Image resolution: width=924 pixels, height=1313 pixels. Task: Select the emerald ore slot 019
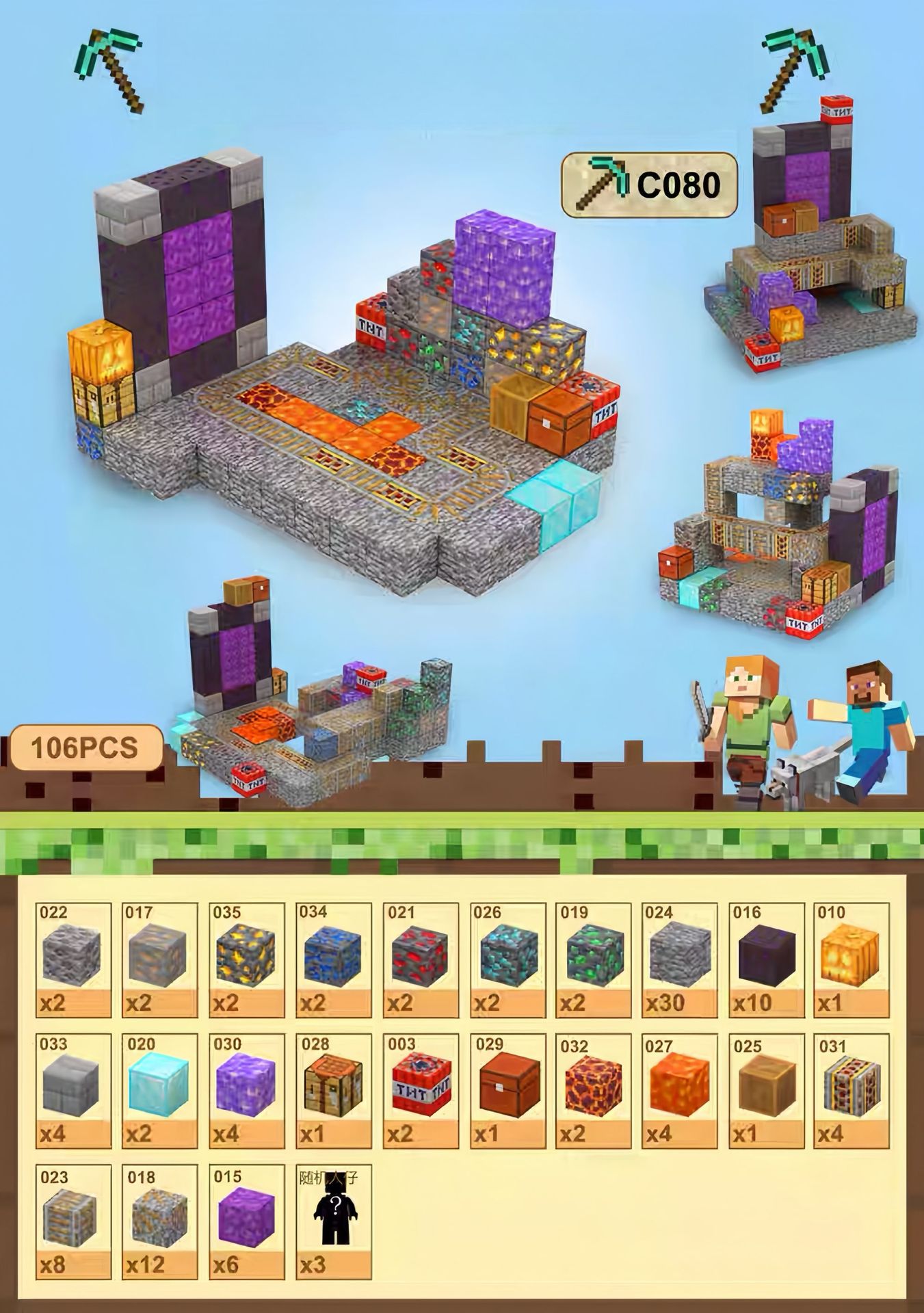[593, 958]
